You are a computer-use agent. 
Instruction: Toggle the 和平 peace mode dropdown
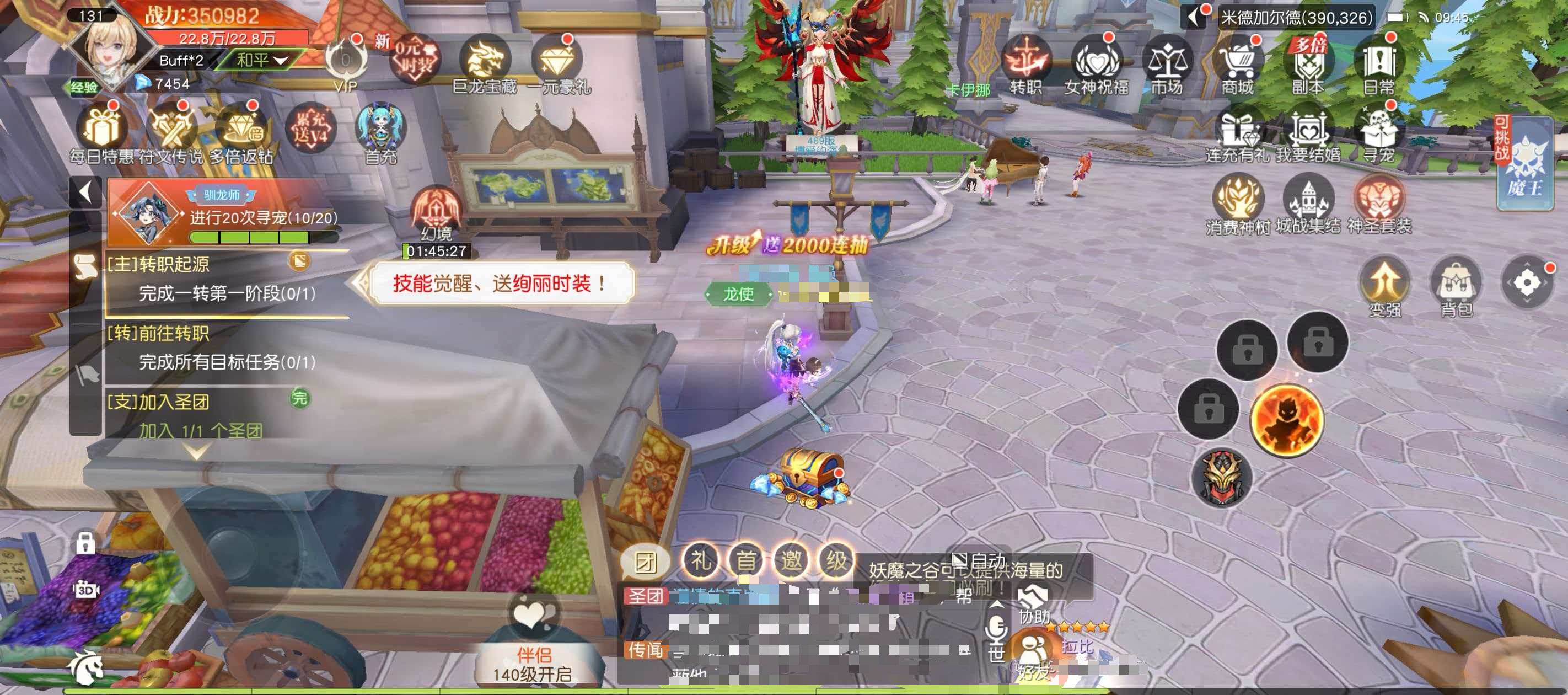pos(261,60)
